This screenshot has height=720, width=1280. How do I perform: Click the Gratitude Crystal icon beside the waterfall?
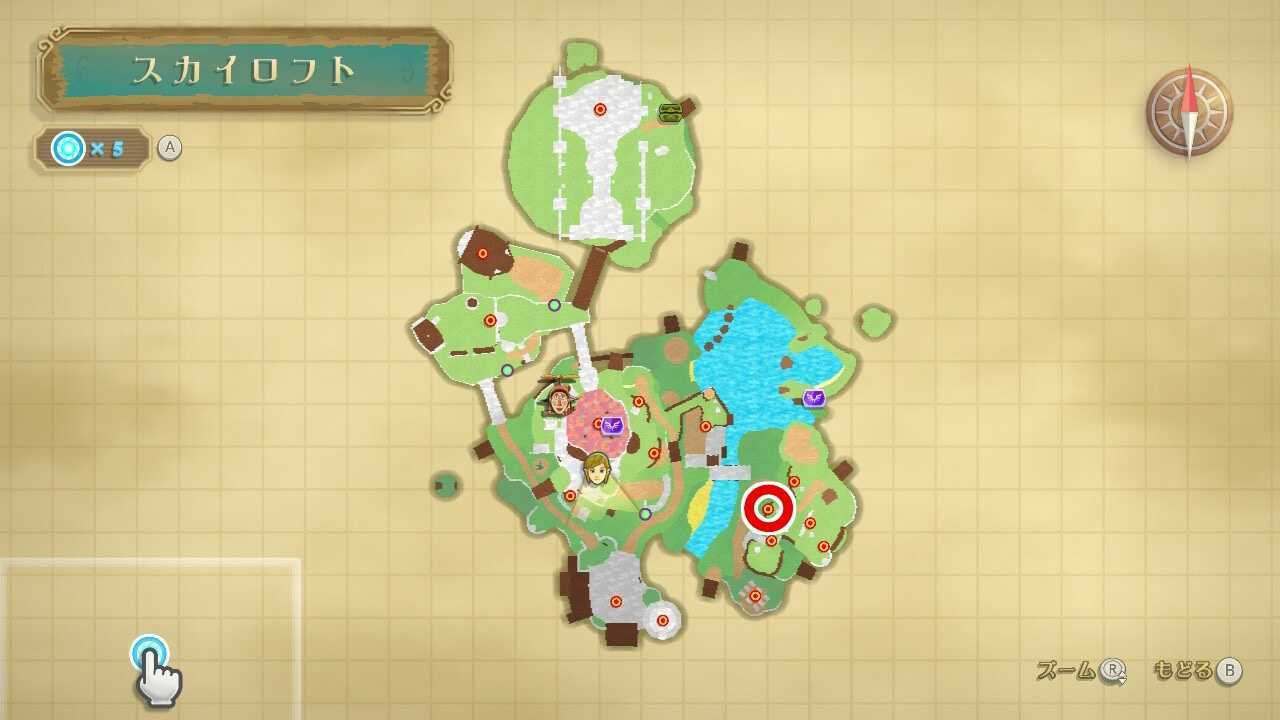[814, 398]
